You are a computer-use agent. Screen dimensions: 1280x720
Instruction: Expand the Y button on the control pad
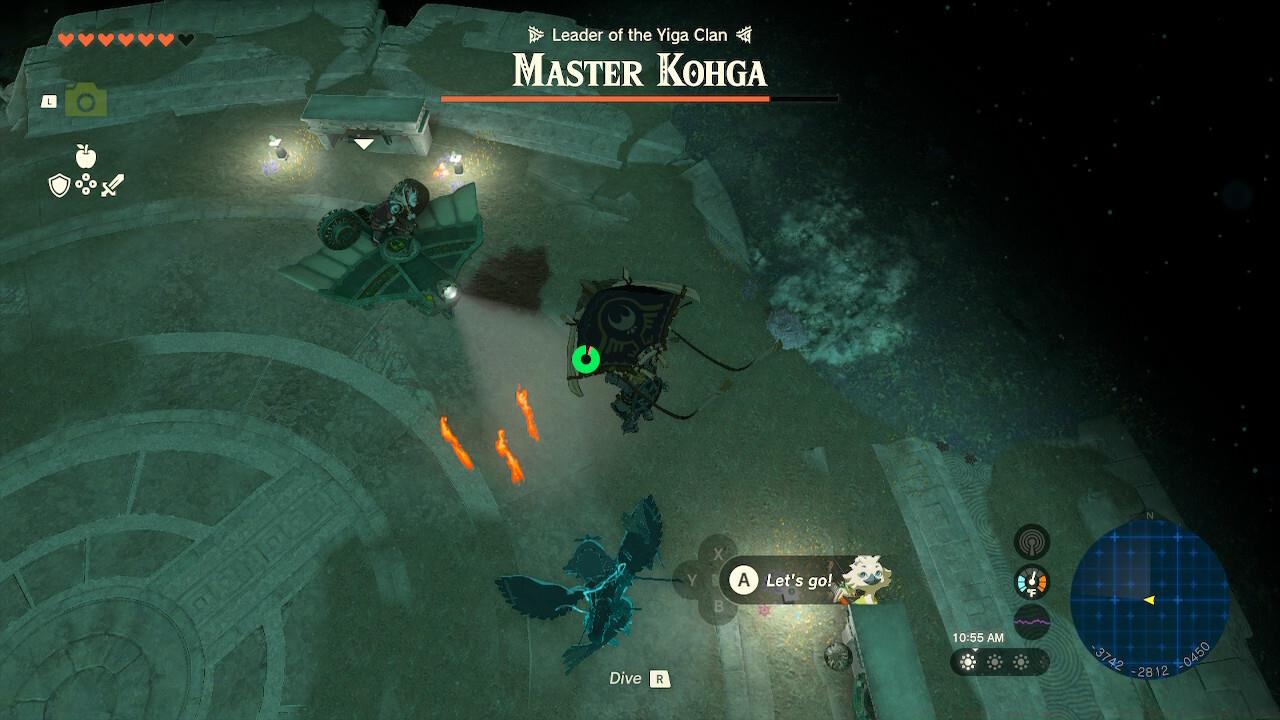point(692,581)
